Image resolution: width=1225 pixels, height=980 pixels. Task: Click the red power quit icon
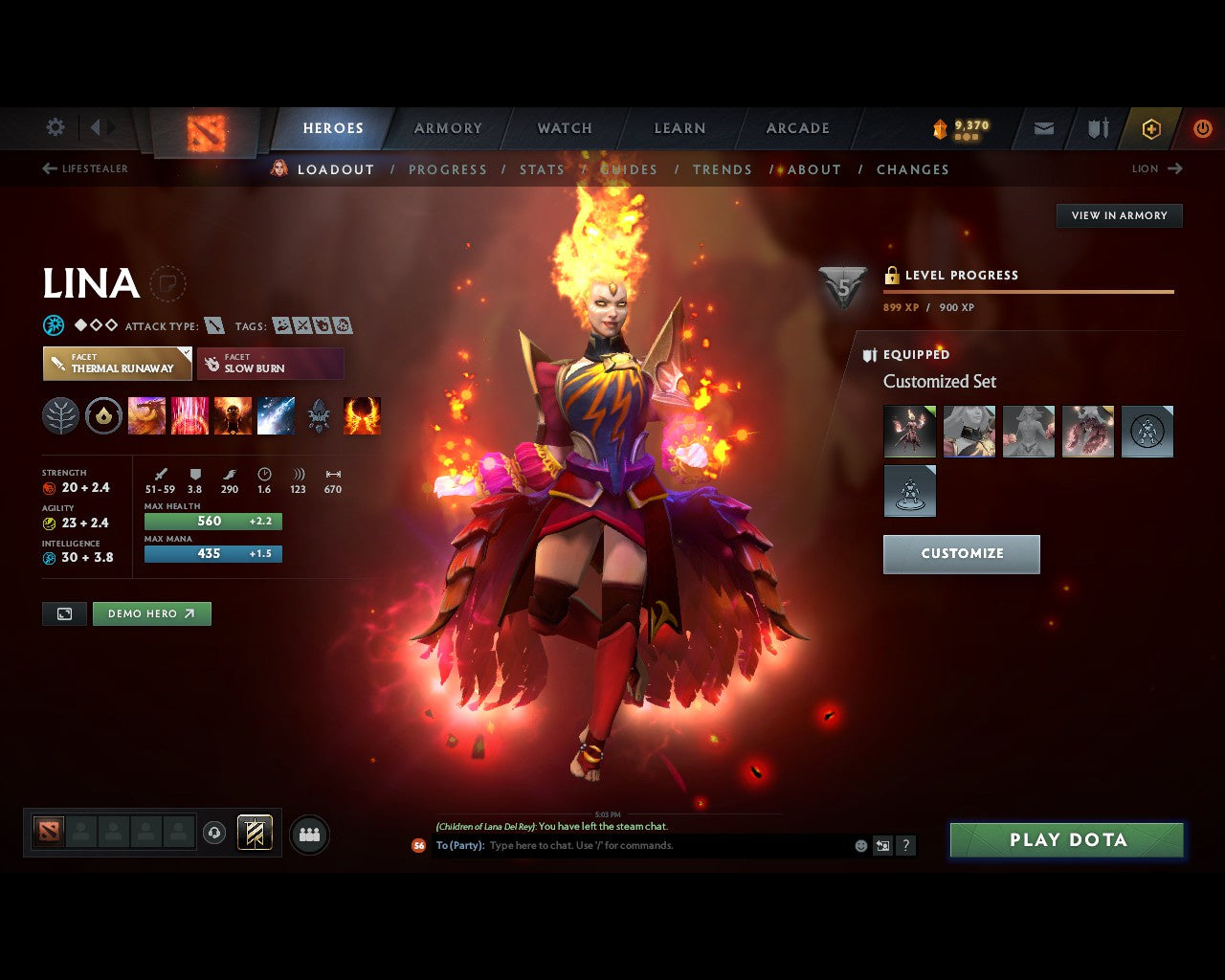[x=1202, y=128]
